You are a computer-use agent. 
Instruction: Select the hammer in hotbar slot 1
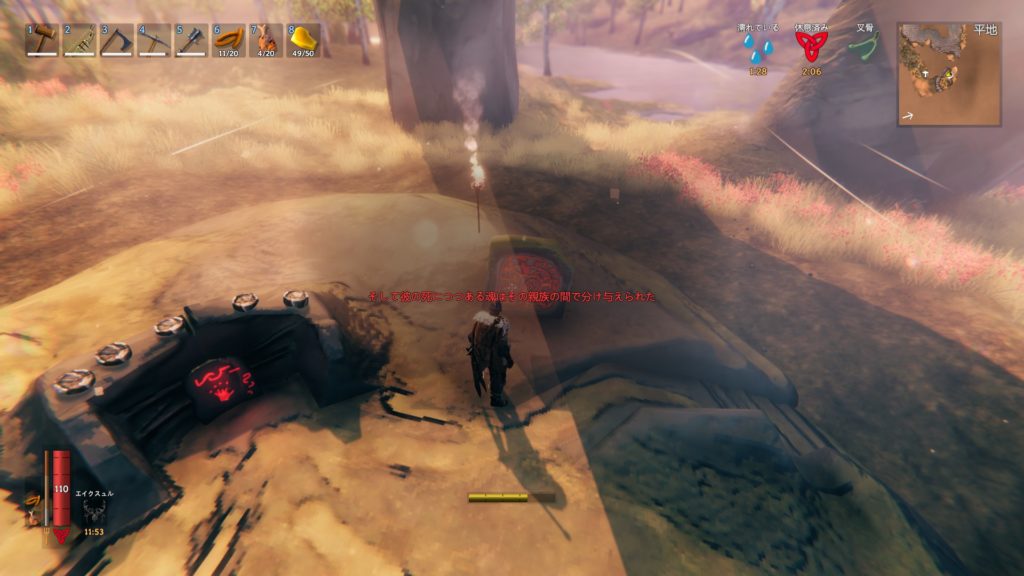point(42,40)
